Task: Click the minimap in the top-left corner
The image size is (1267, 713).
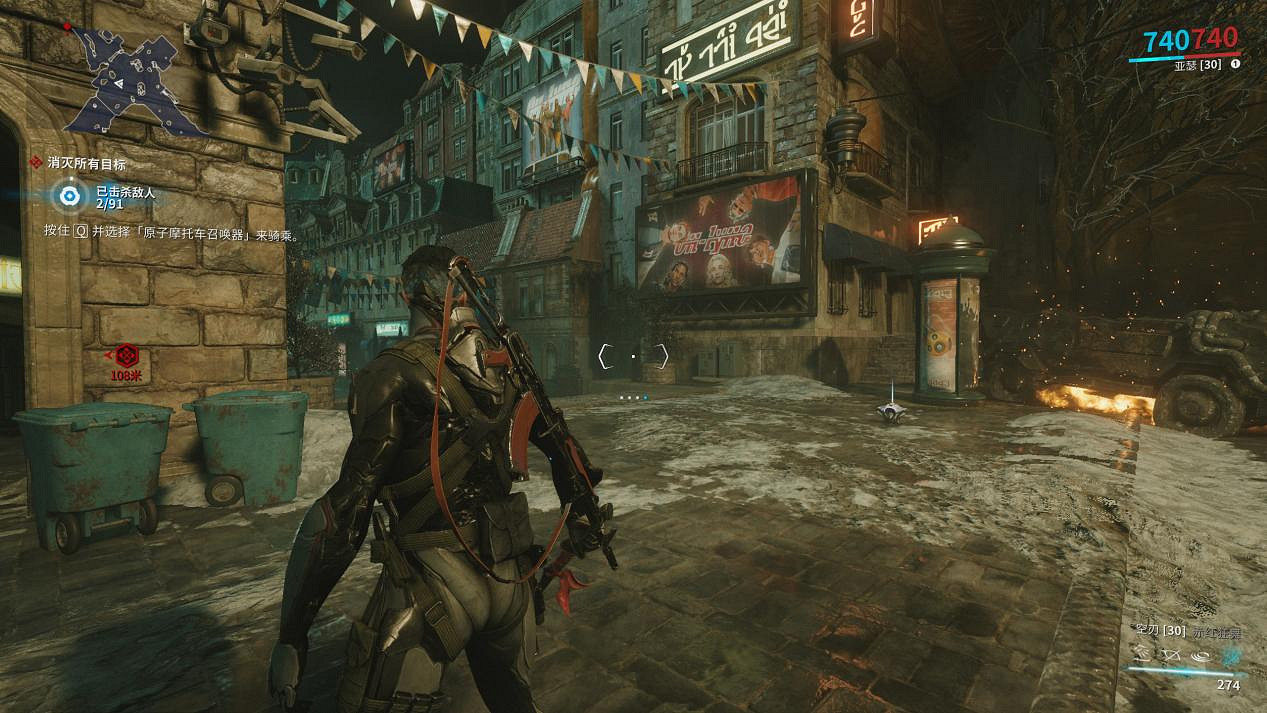Action: [x=135, y=80]
